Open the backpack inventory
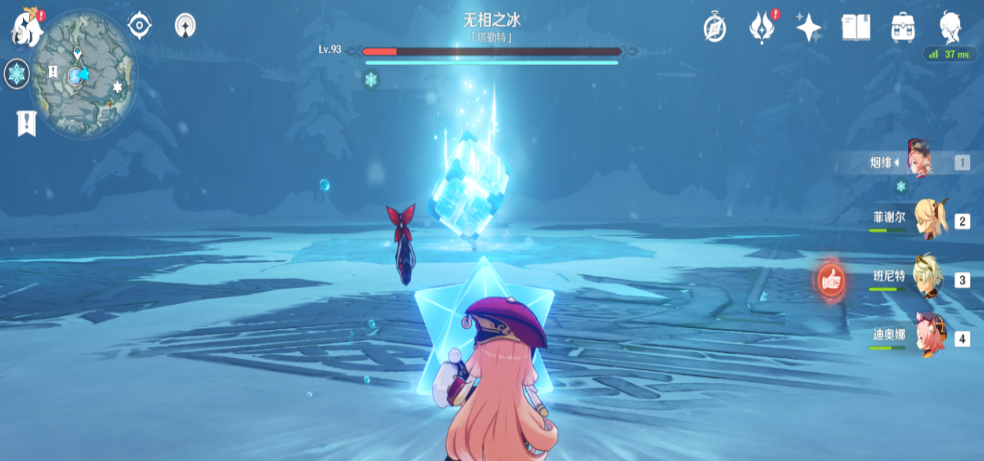 [903, 27]
